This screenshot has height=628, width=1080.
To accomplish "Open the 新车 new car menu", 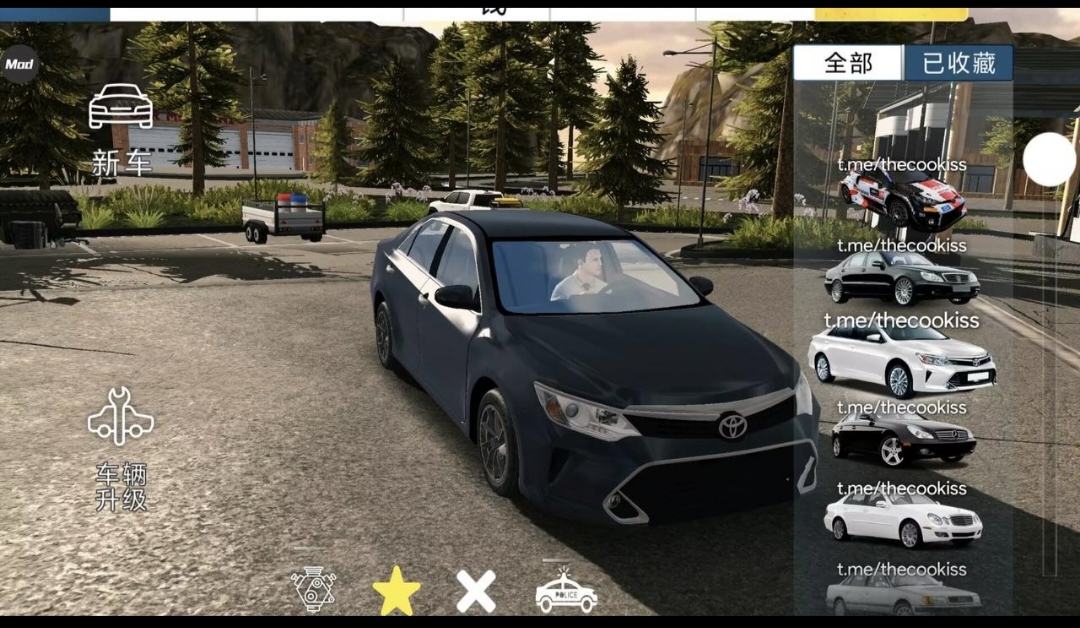I will (x=121, y=128).
